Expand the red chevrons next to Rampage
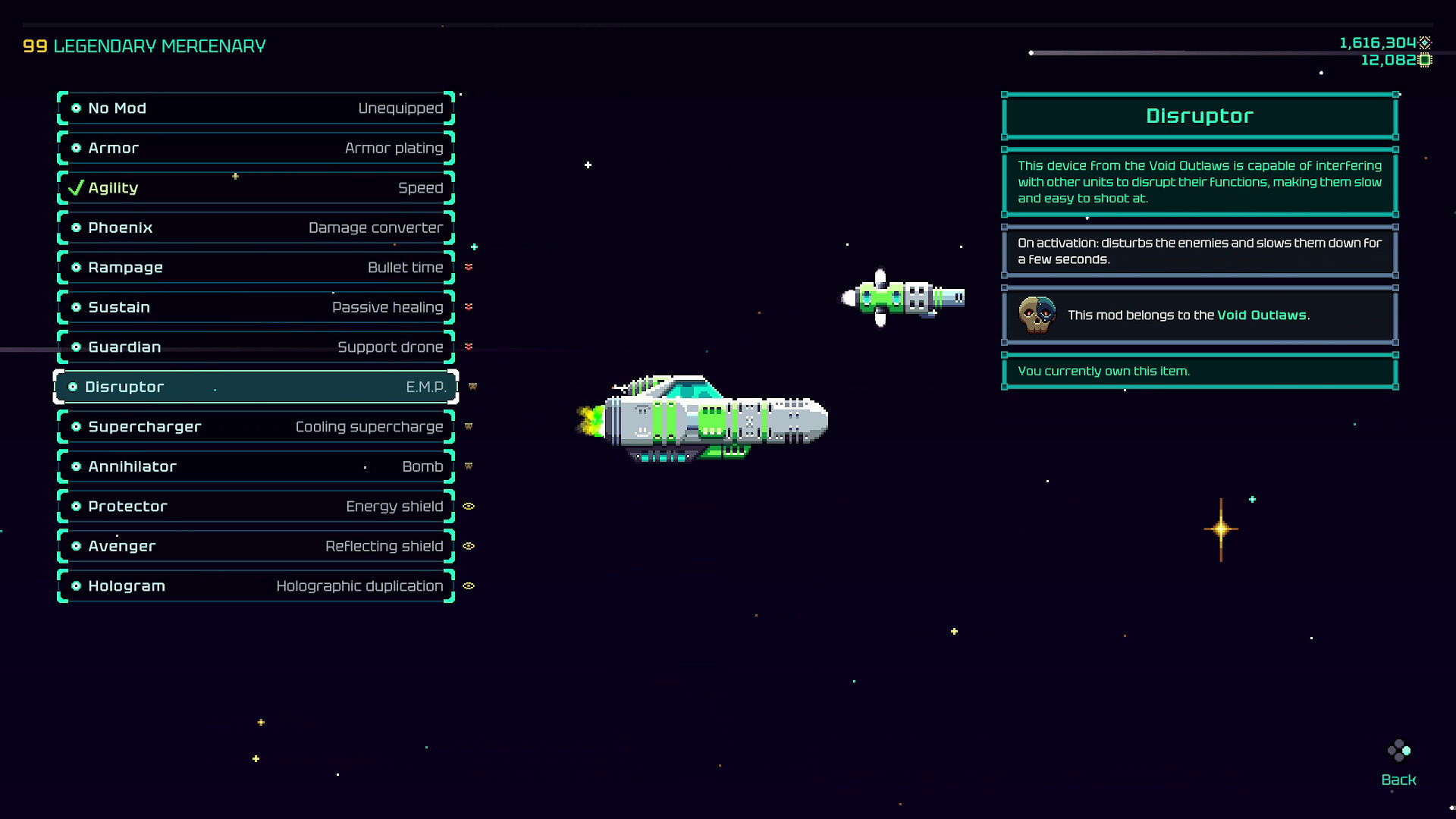Viewport: 1456px width, 819px height. point(469,267)
